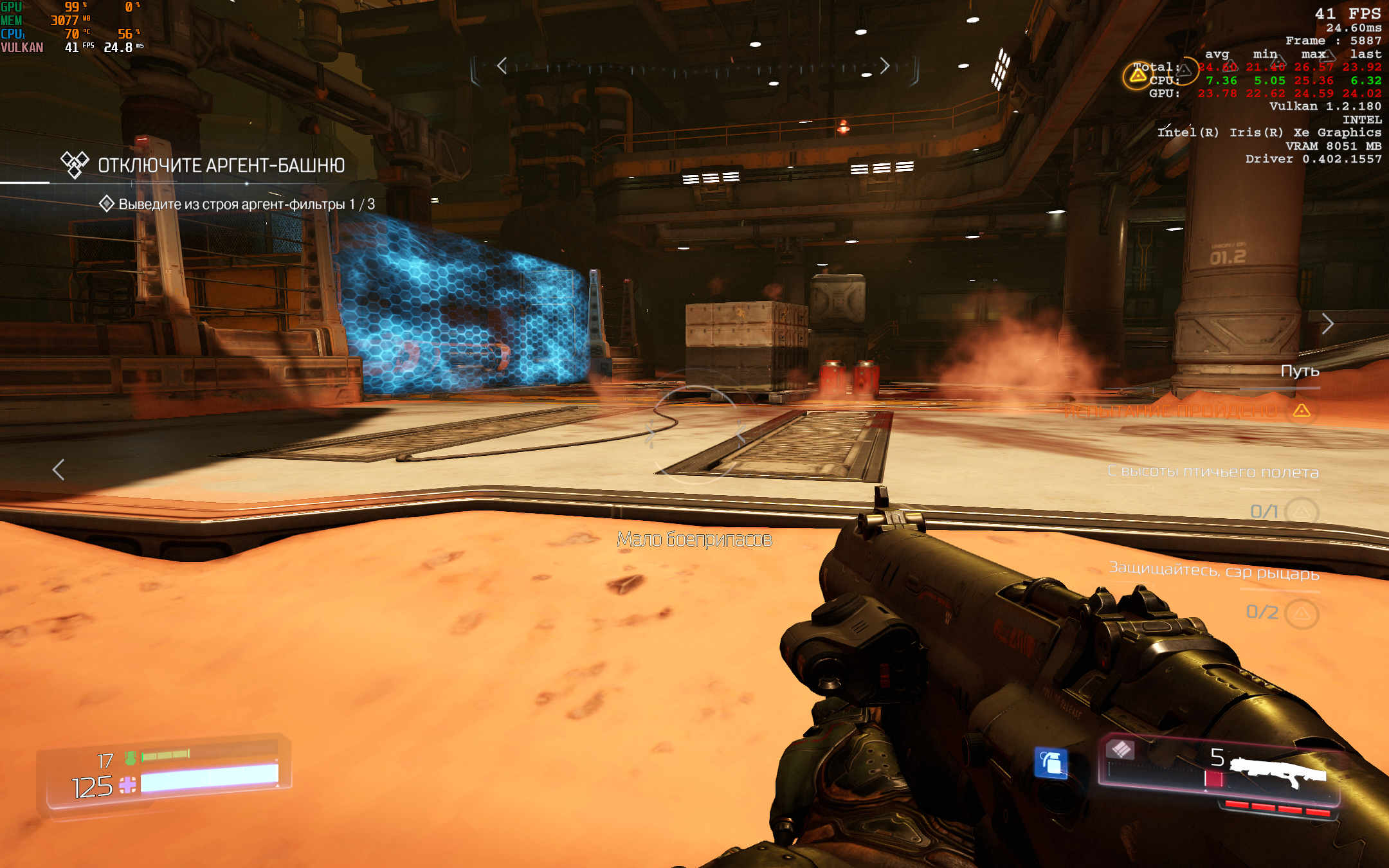The width and height of the screenshot is (1389, 868).
Task: Open the Защищайтесь, сэр рыцарь challenge
Action: [1214, 570]
